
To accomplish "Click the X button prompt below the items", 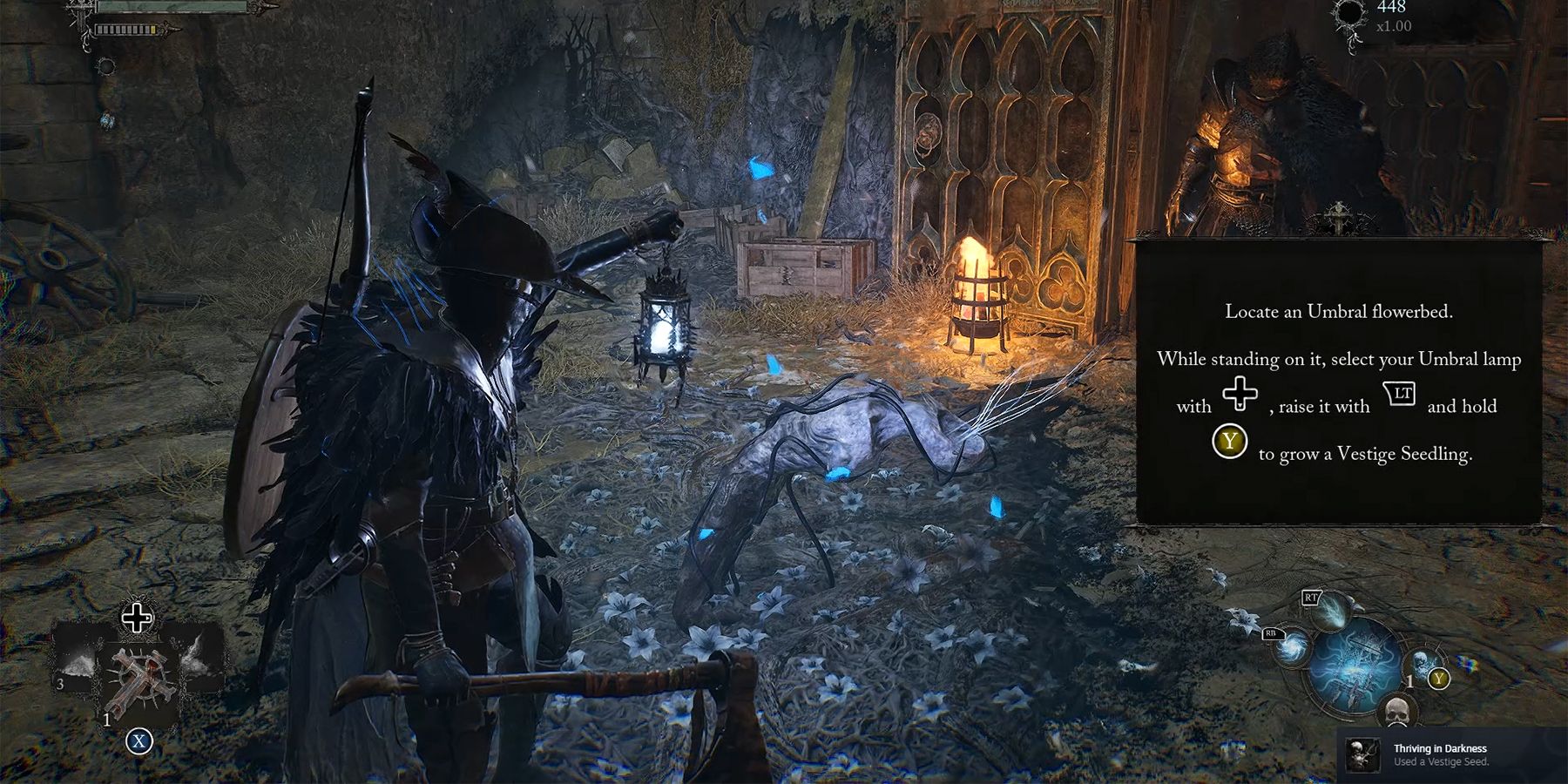I will (138, 740).
